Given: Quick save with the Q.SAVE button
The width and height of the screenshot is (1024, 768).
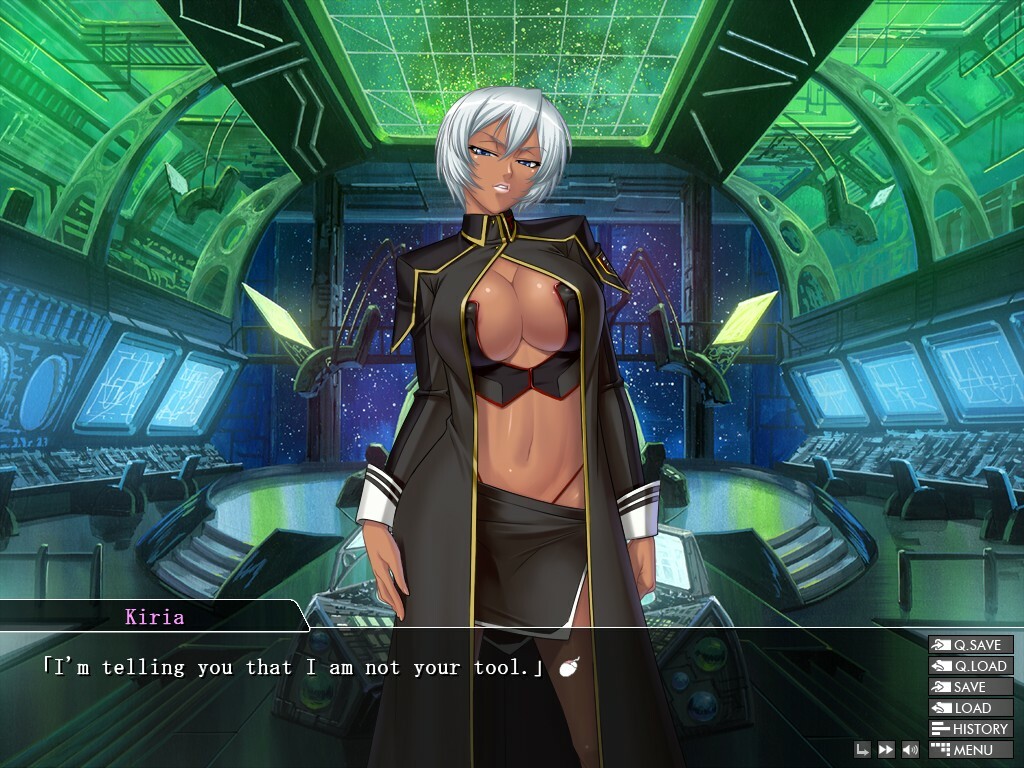Looking at the screenshot, I should (970, 645).
